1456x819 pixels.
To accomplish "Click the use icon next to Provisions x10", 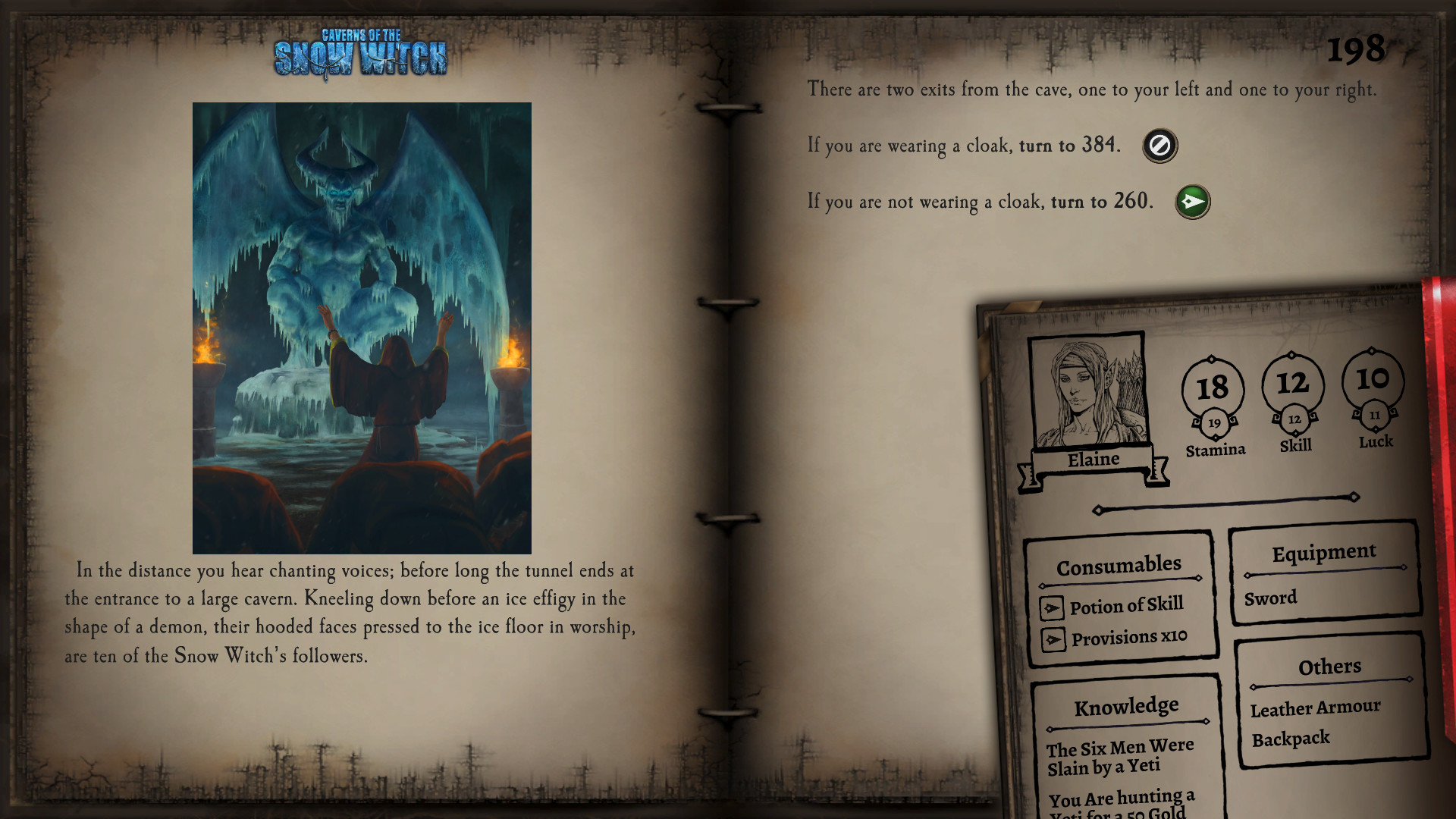I will coord(1054,638).
